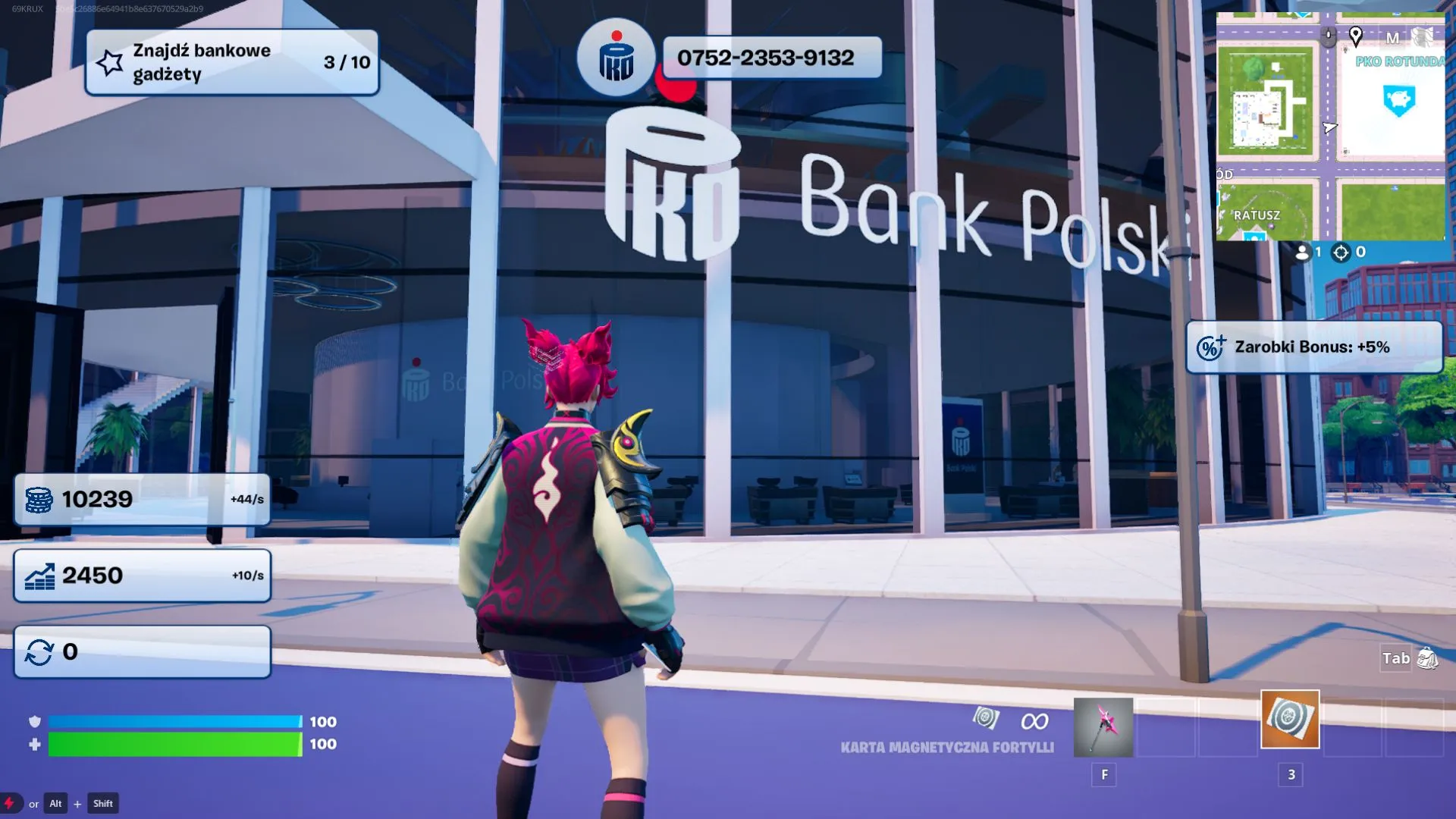The width and height of the screenshot is (1456, 819).
Task: Select the pickaxe harvesting tool slot
Action: point(1103,726)
